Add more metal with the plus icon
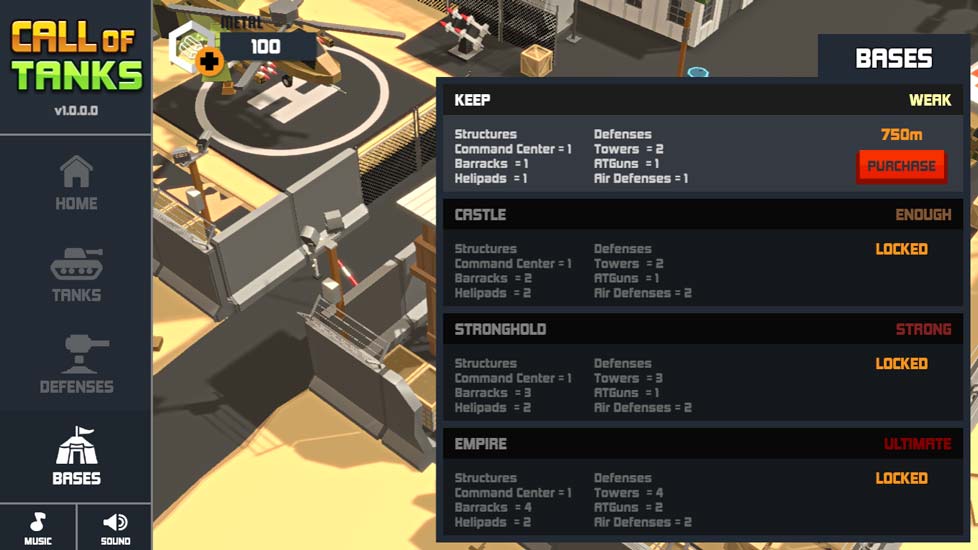The height and width of the screenshot is (550, 978). pos(209,62)
